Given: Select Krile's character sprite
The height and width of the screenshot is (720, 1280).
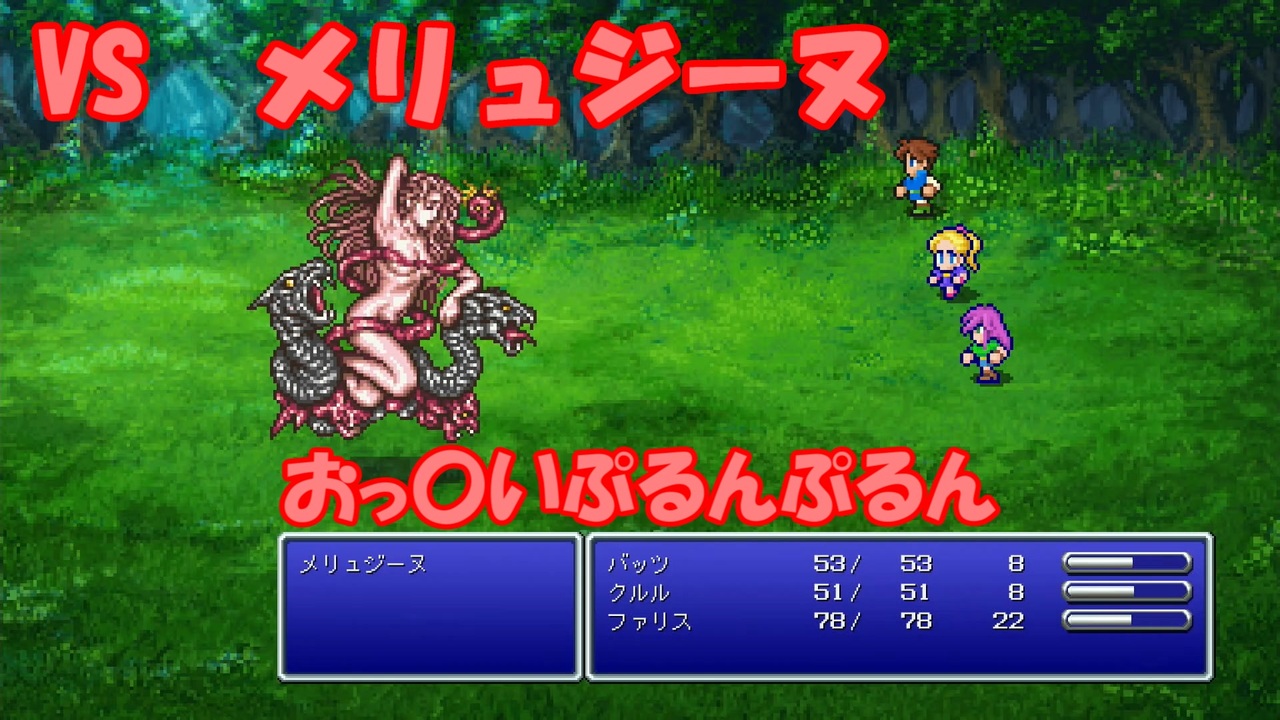Looking at the screenshot, I should tap(951, 260).
